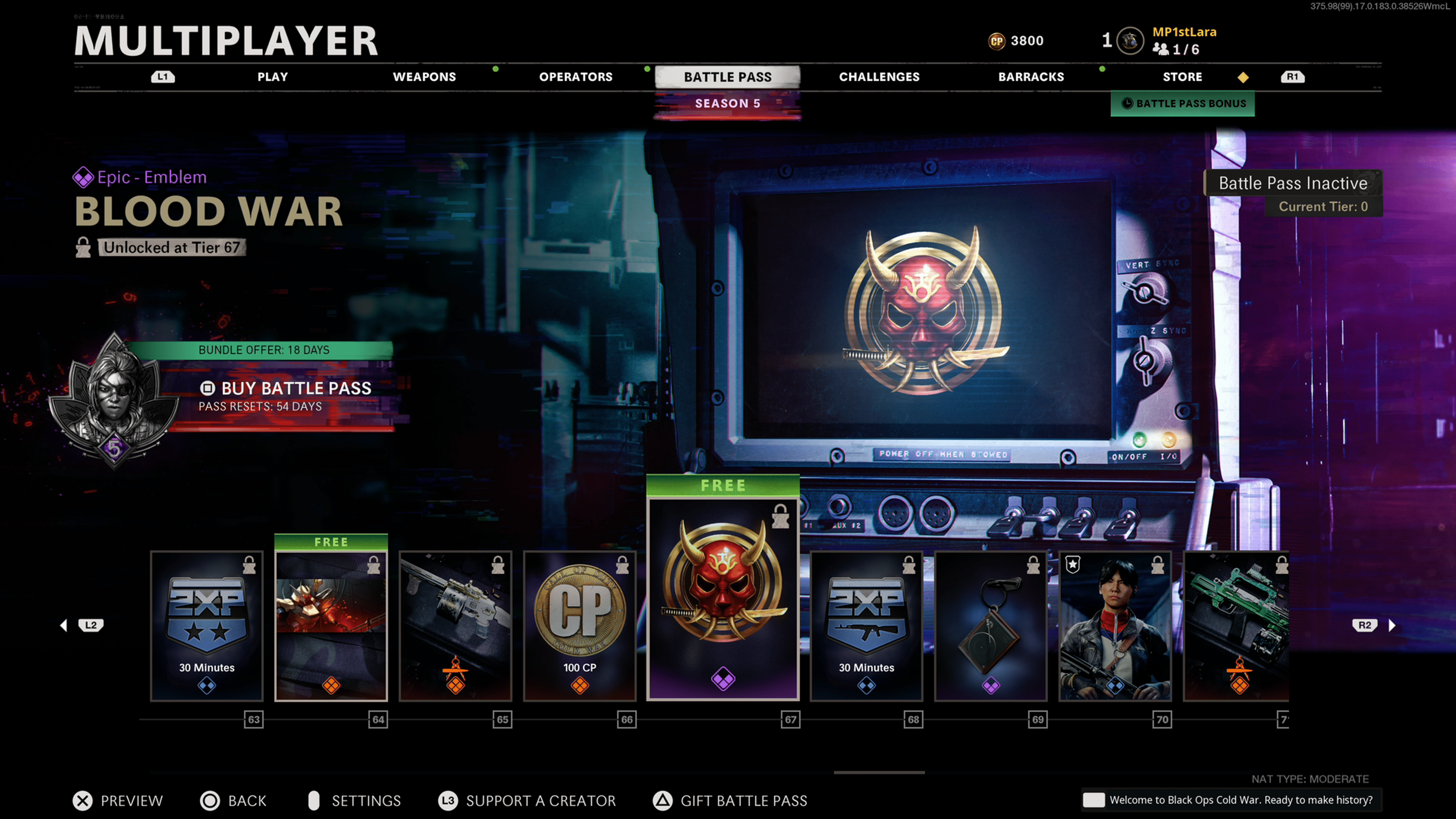Select the tier 69 weapon charm card
This screenshot has height=819, width=1456.
991,626
